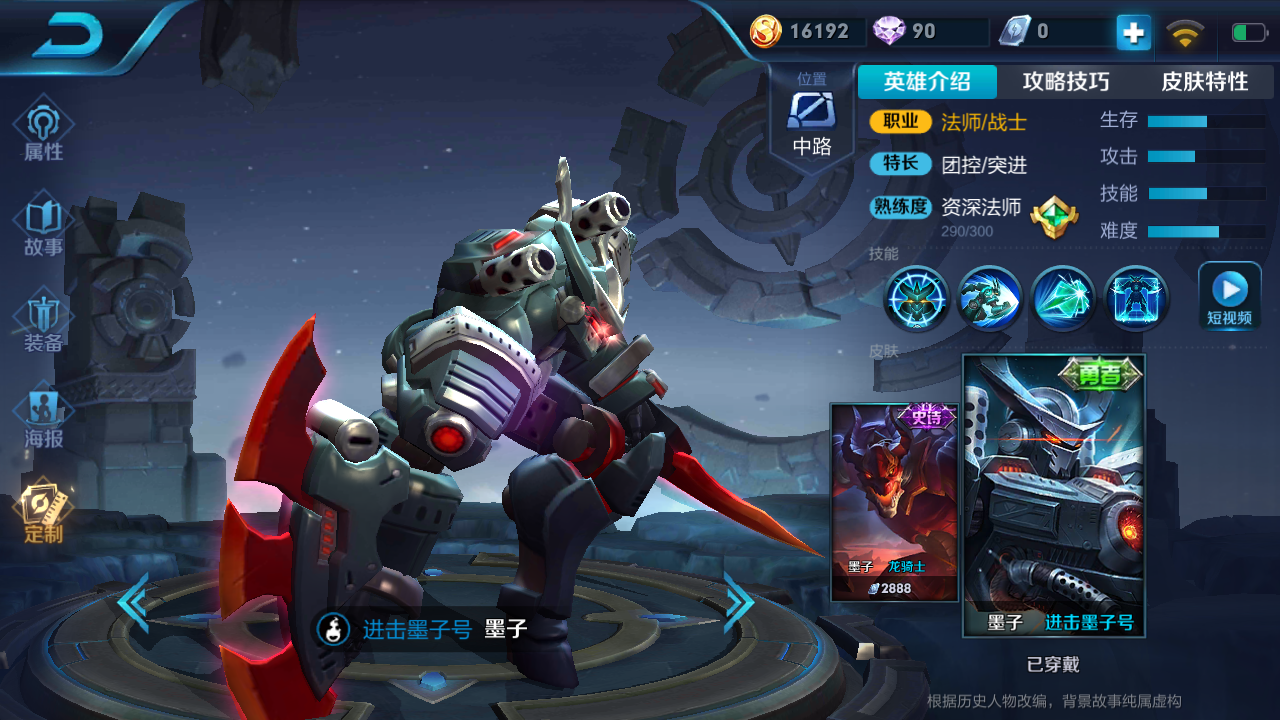View the previous hero with left arrow
The width and height of the screenshot is (1280, 720).
tap(133, 602)
